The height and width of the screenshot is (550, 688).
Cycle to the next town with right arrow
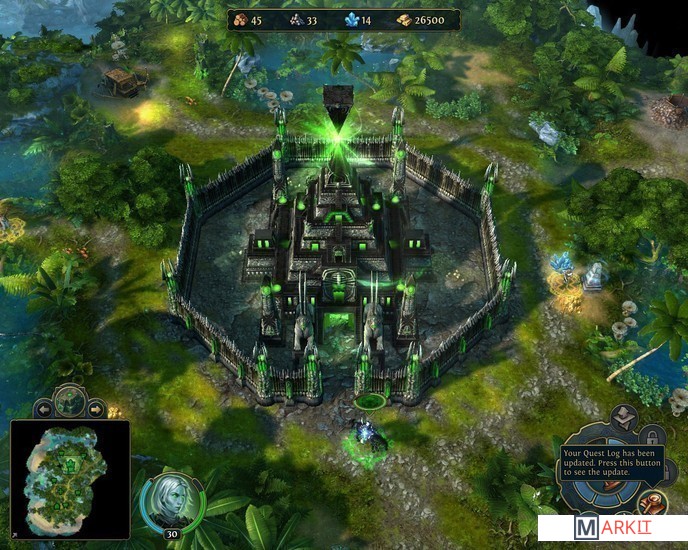tap(97, 409)
